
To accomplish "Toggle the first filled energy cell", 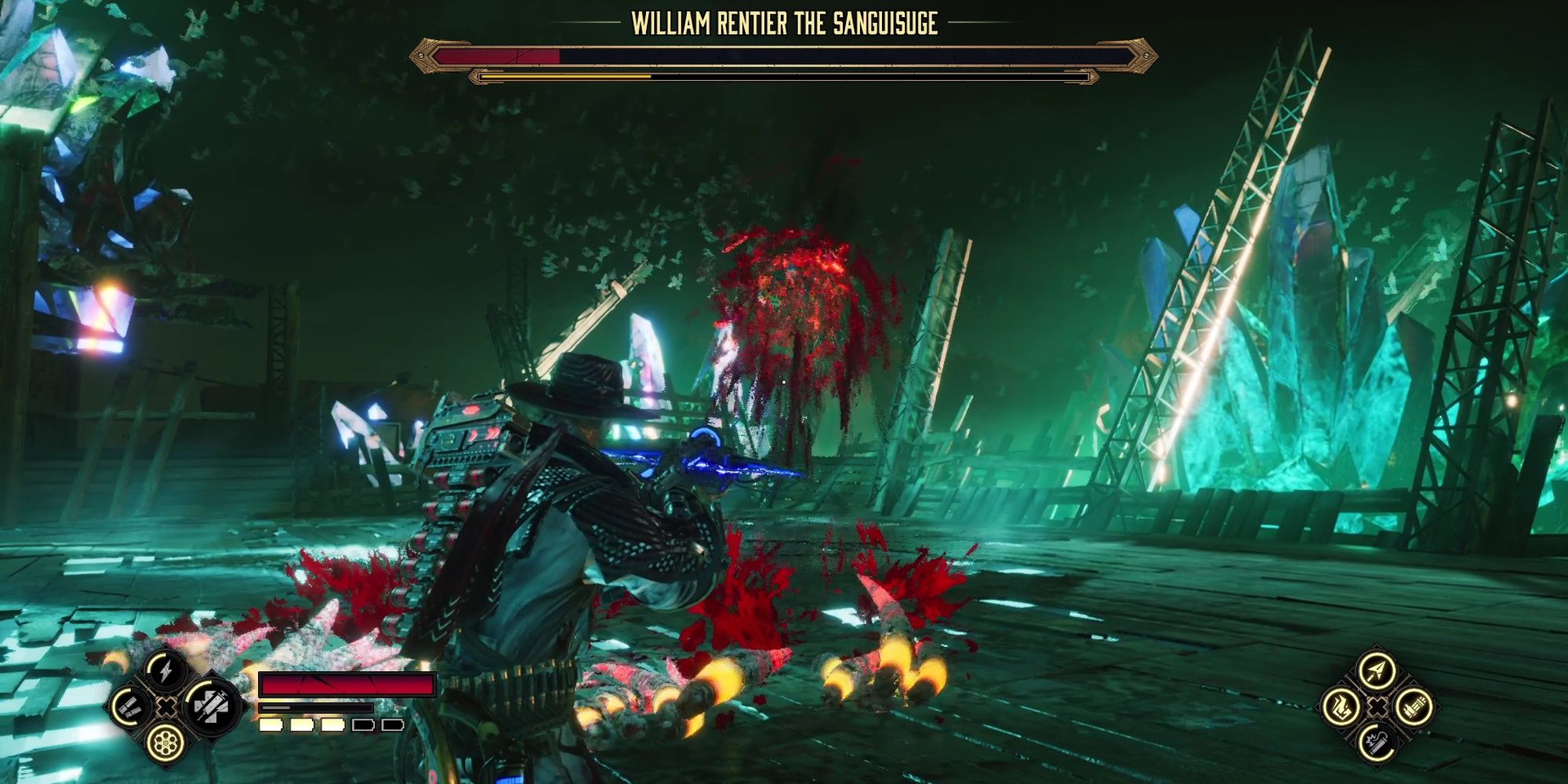I will coord(270,726).
